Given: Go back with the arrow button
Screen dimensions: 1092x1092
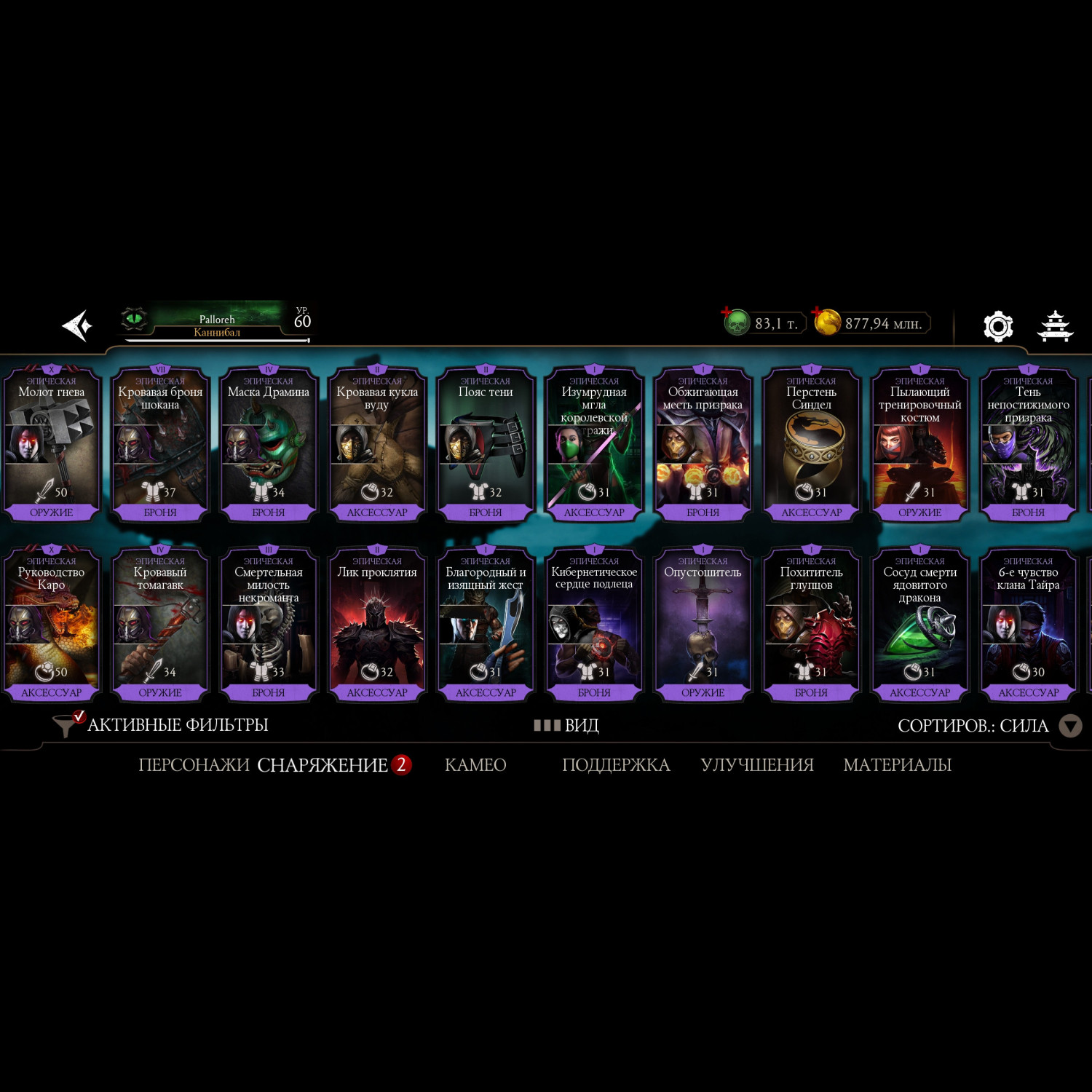Looking at the screenshot, I should 77,325.
